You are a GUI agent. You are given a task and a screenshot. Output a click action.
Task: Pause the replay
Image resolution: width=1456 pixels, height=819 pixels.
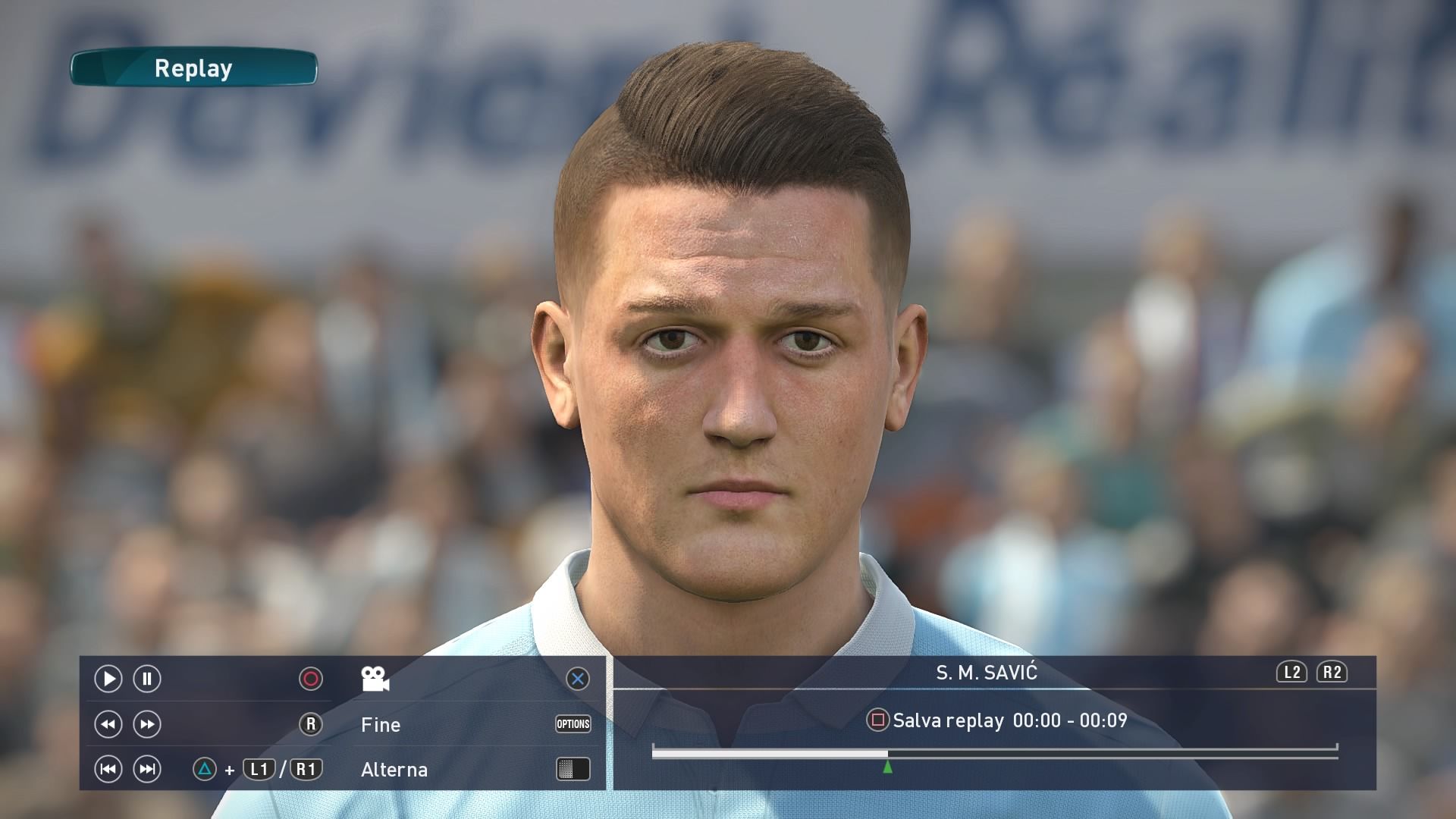tap(147, 679)
